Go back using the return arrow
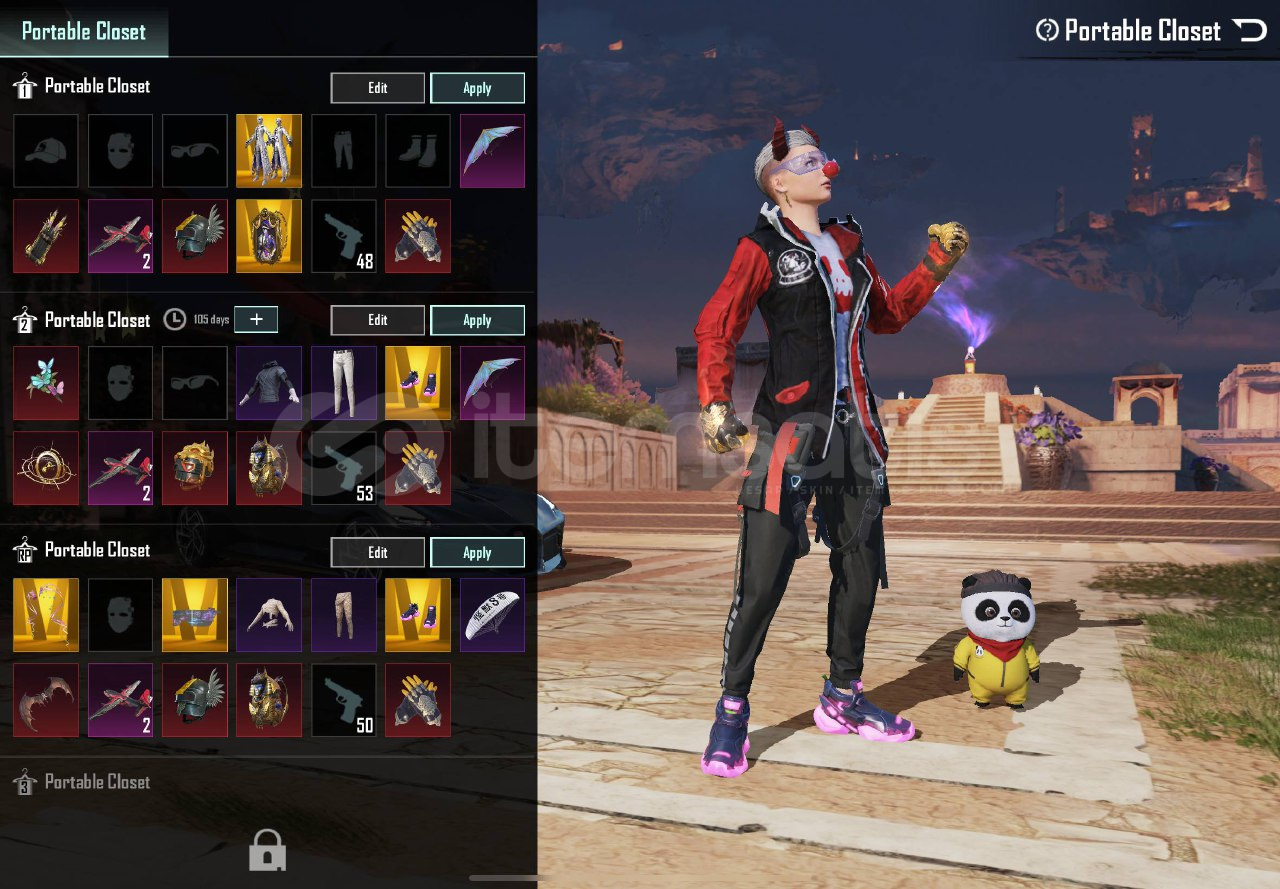This screenshot has width=1280, height=889. point(1250,30)
